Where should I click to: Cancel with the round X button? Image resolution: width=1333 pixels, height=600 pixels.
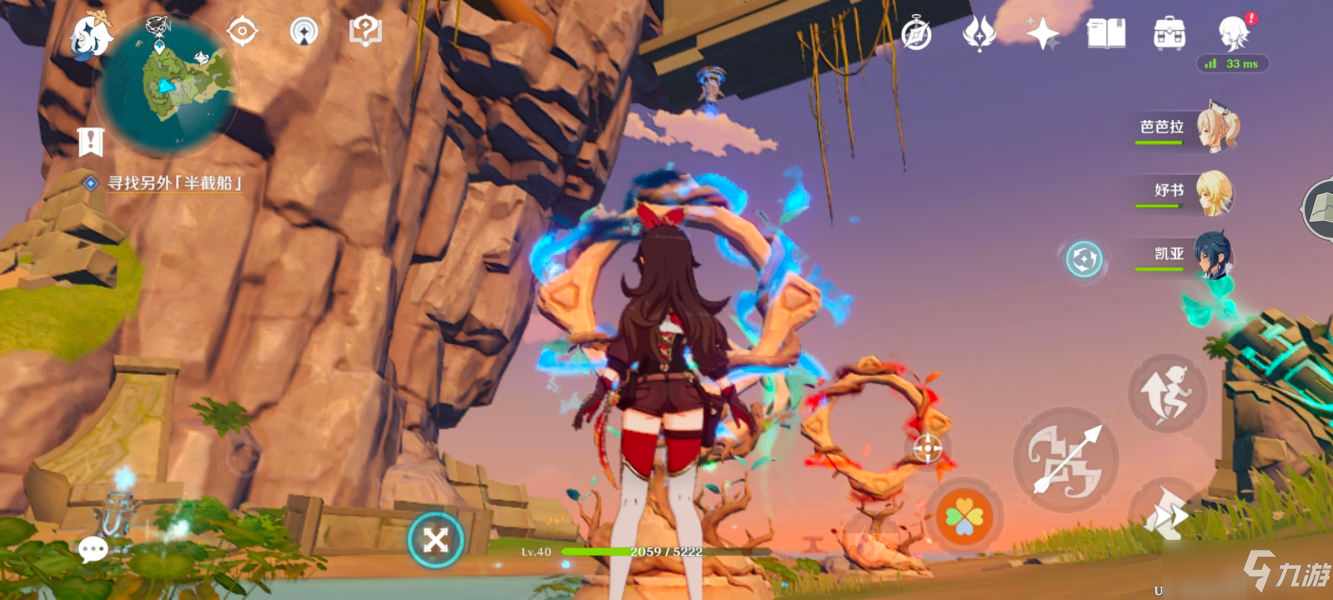point(436,541)
